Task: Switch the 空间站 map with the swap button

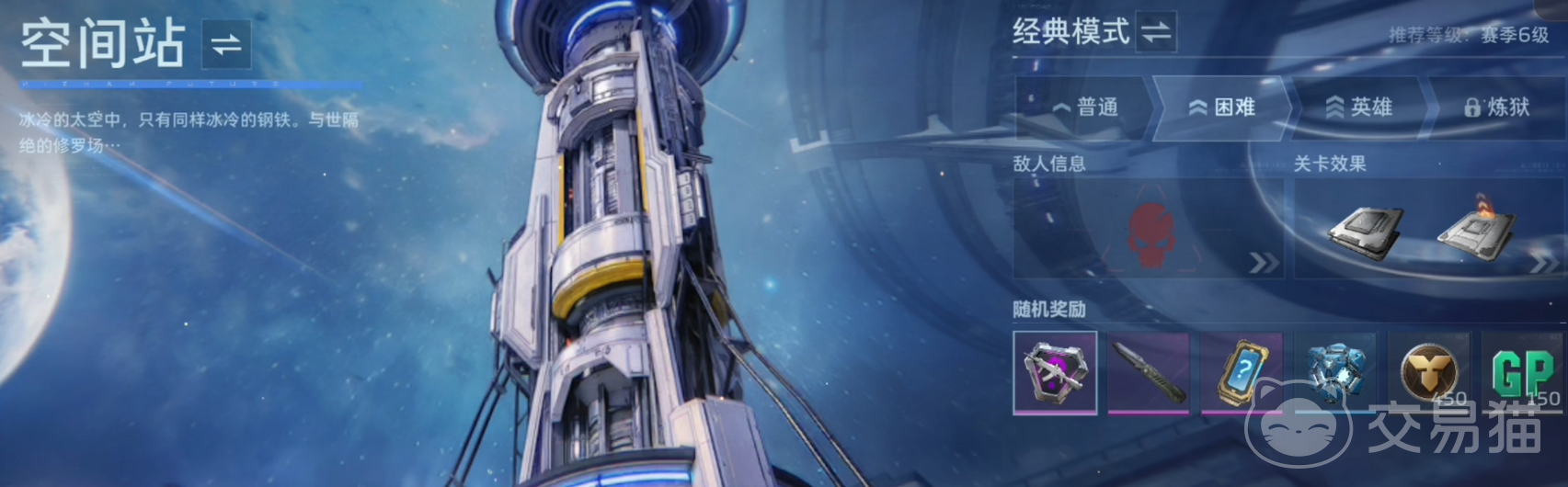Action: click(226, 45)
